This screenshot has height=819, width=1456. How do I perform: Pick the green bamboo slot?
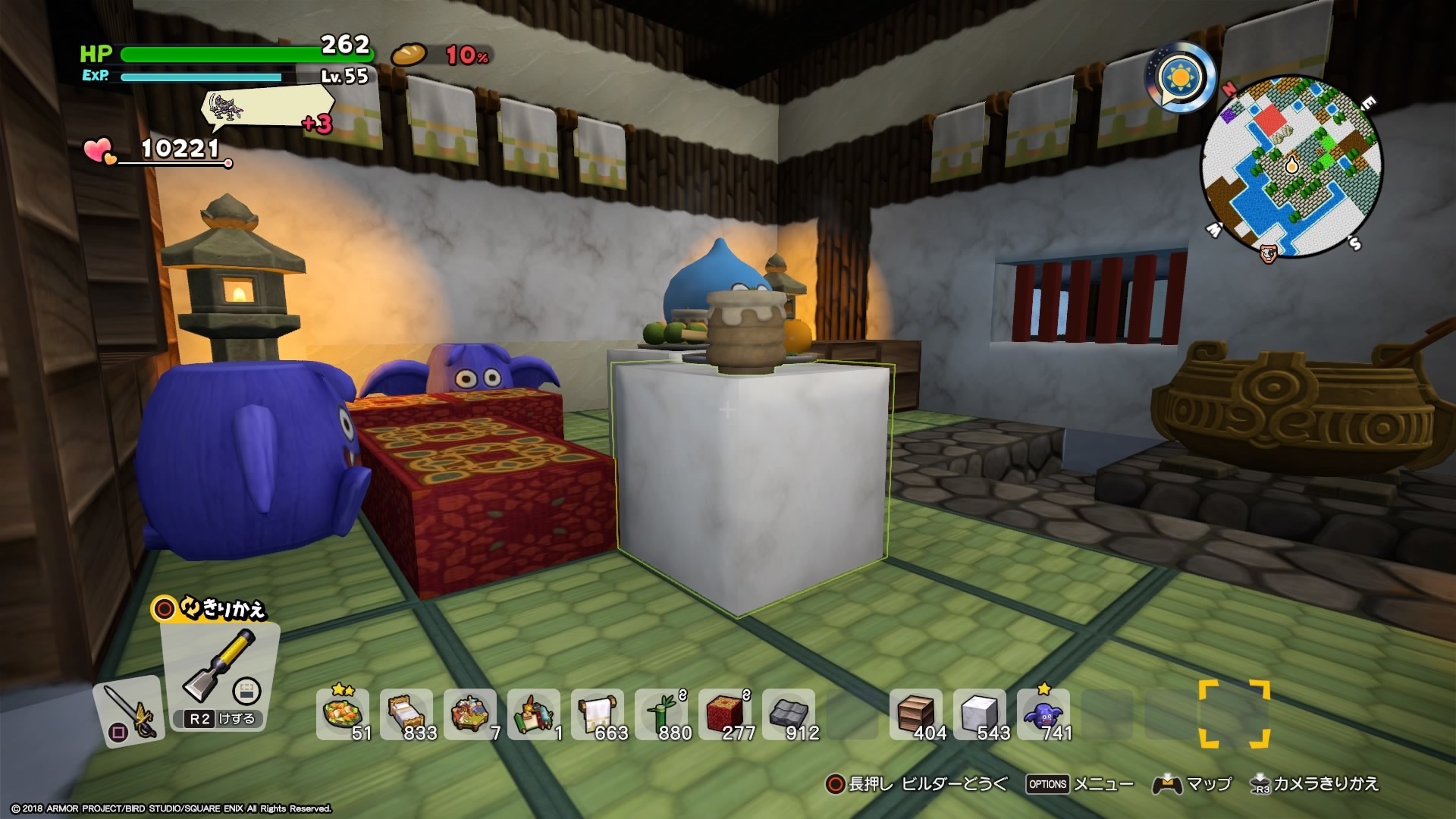point(661,714)
